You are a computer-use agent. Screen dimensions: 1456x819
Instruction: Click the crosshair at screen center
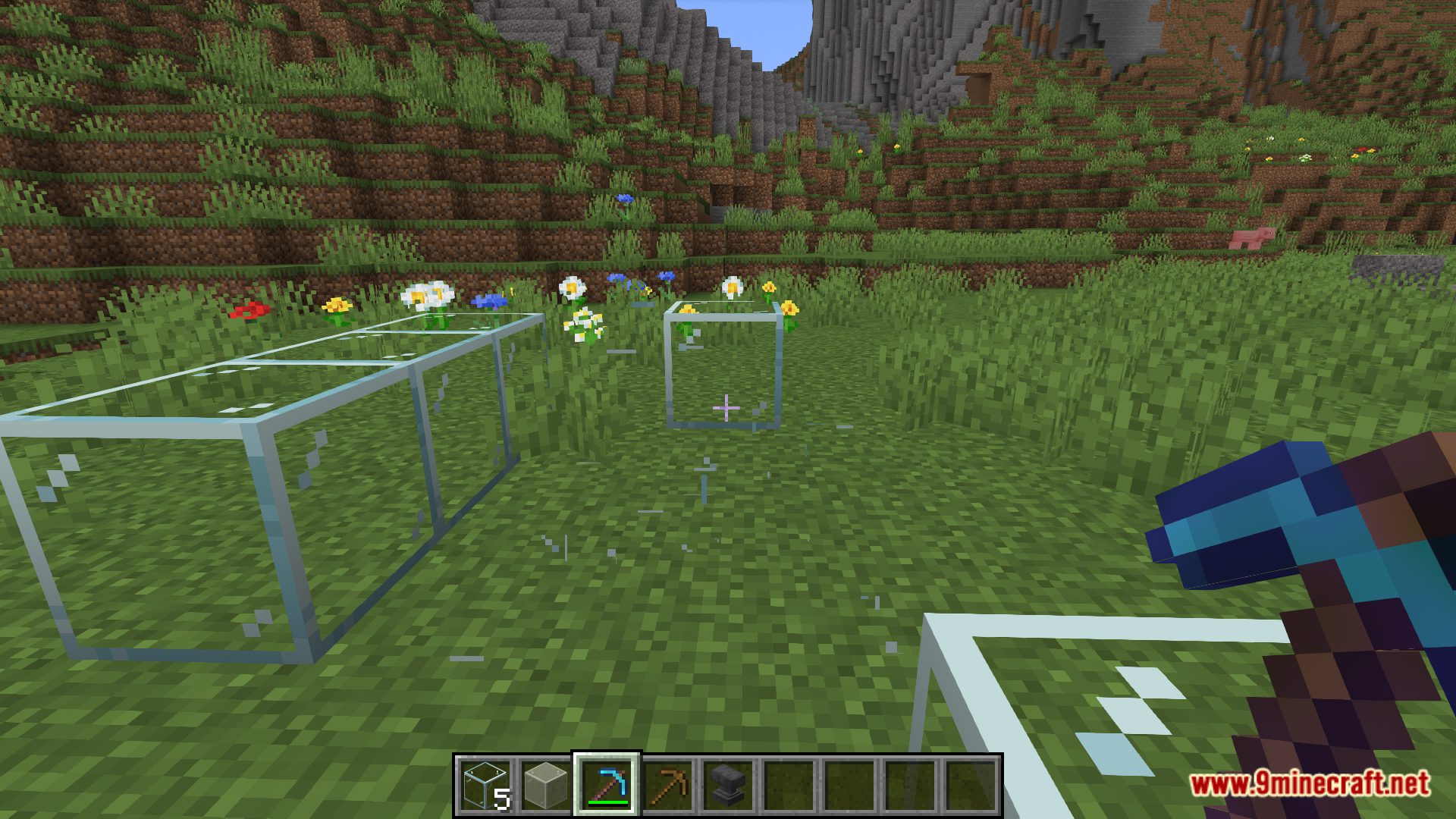[726, 409]
